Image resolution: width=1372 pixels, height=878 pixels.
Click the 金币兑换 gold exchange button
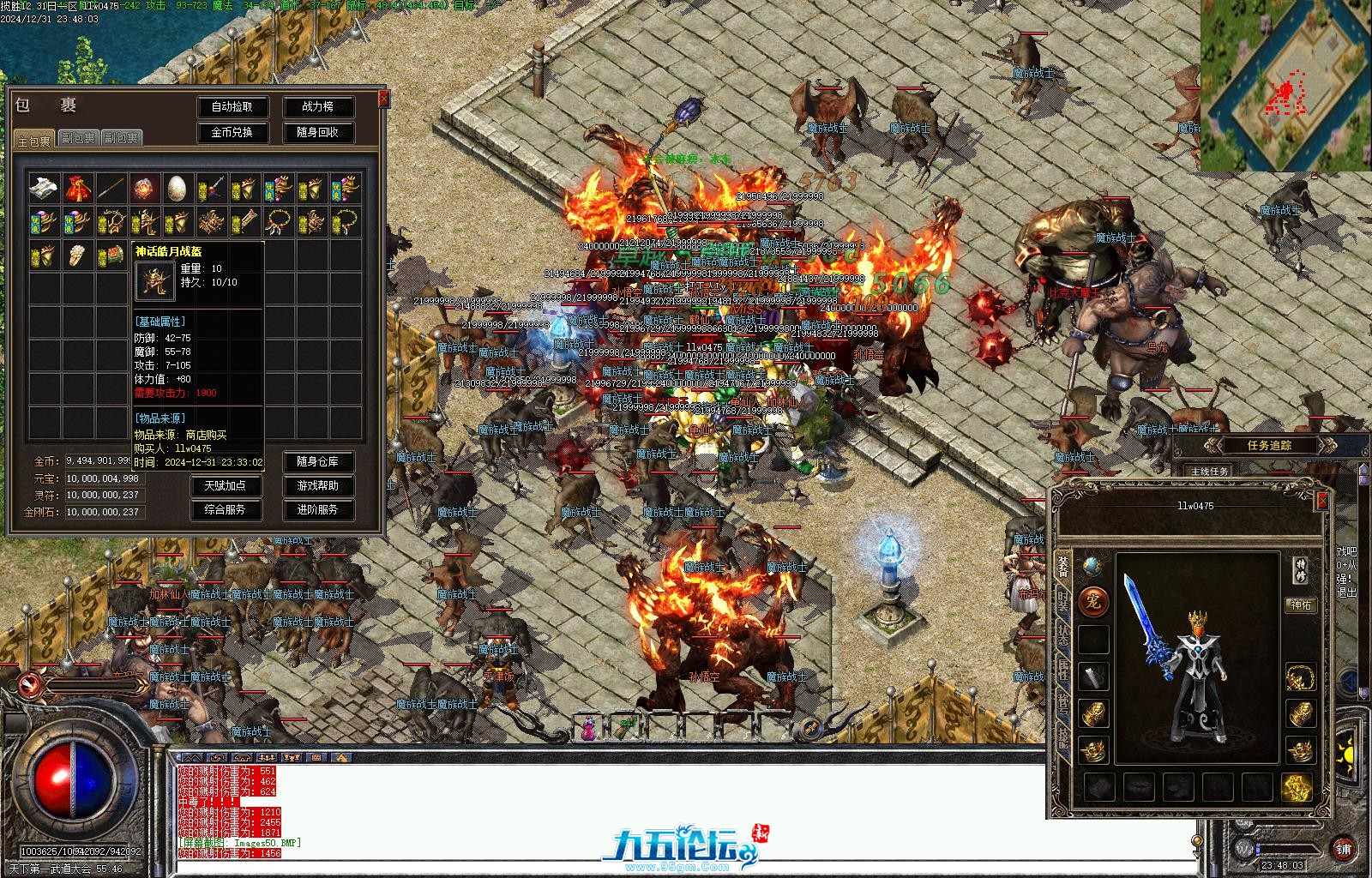tap(232, 133)
